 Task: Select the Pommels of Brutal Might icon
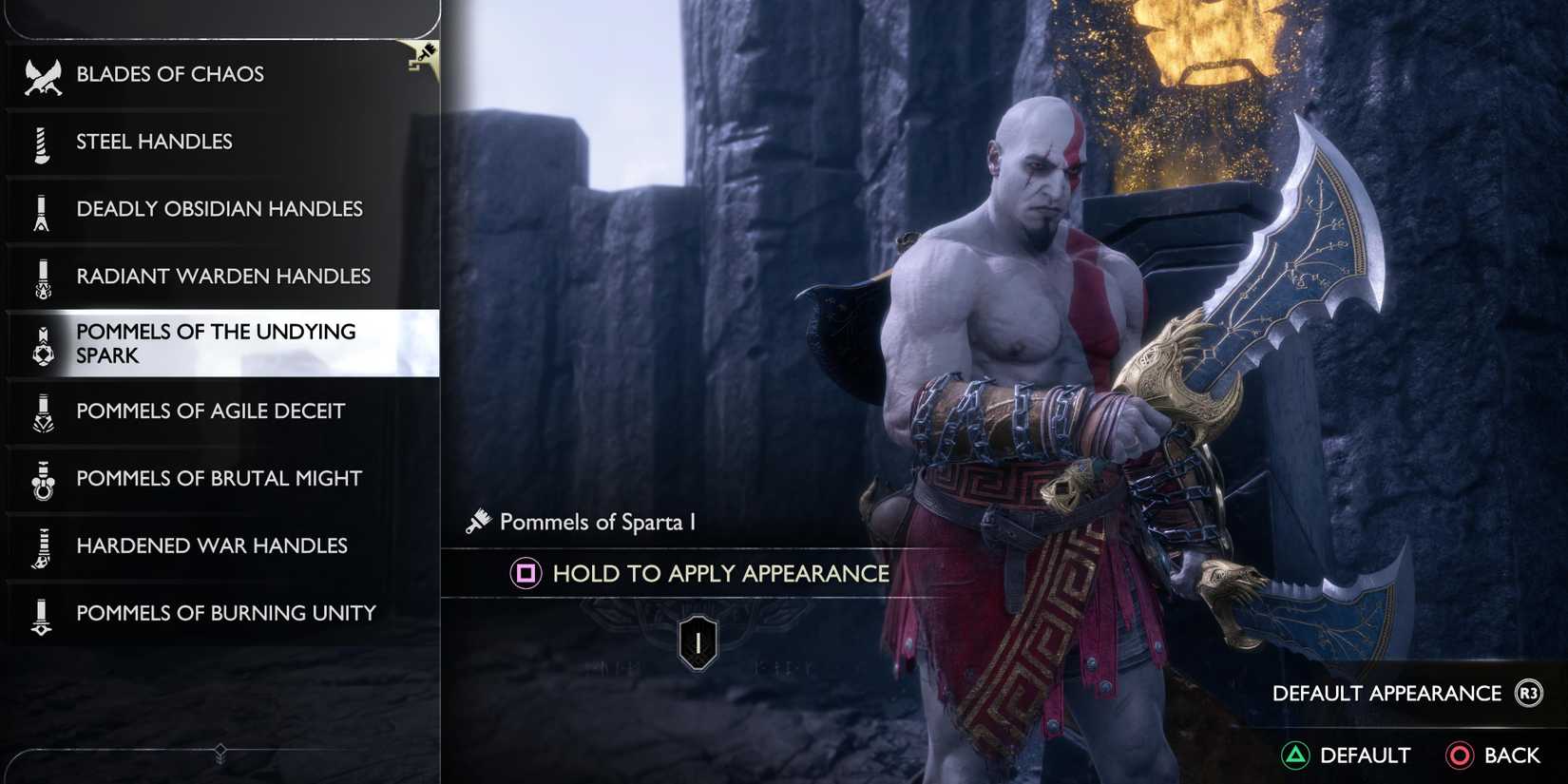point(40,478)
